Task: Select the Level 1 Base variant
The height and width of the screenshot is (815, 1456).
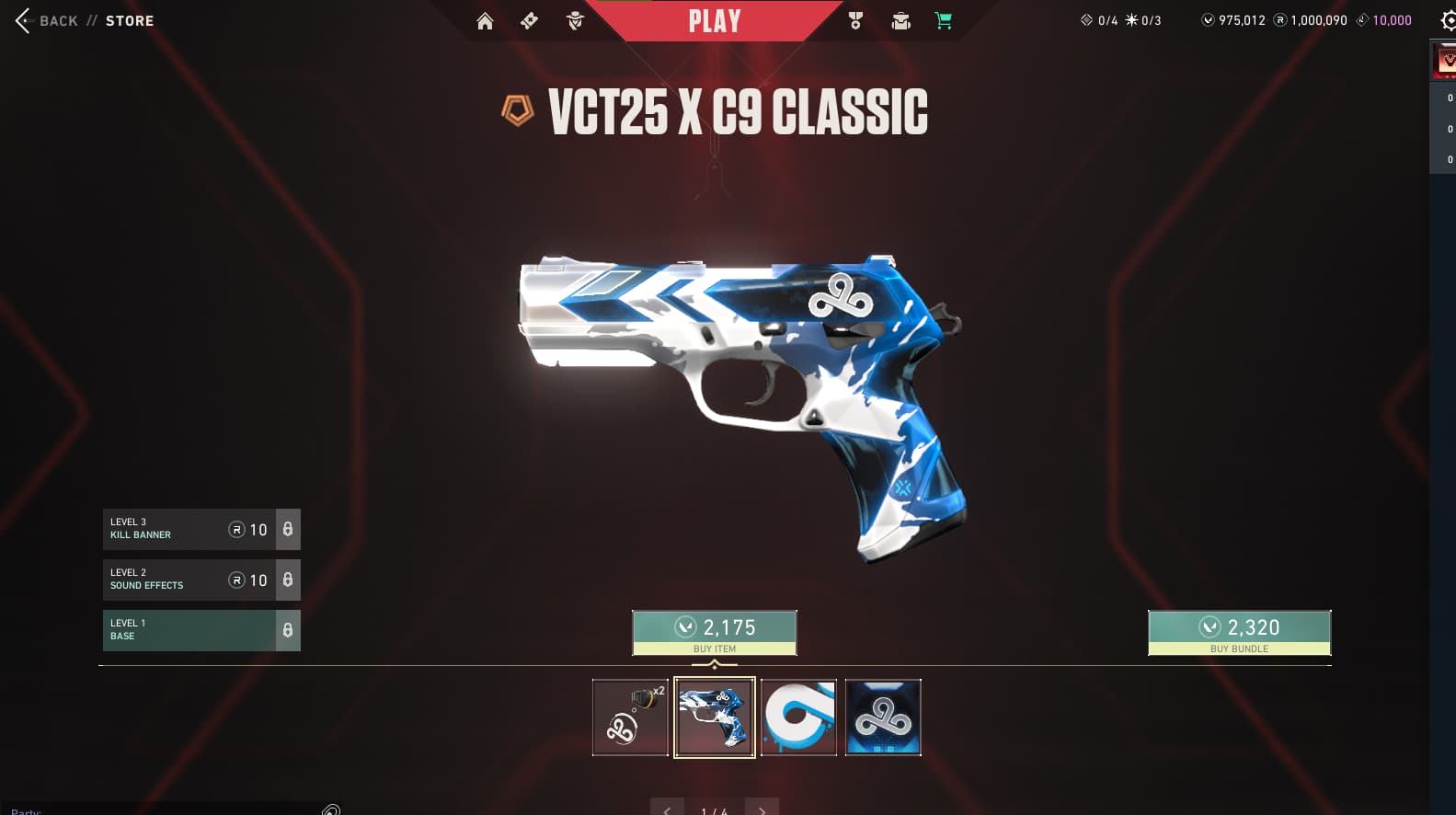Action: (x=201, y=630)
